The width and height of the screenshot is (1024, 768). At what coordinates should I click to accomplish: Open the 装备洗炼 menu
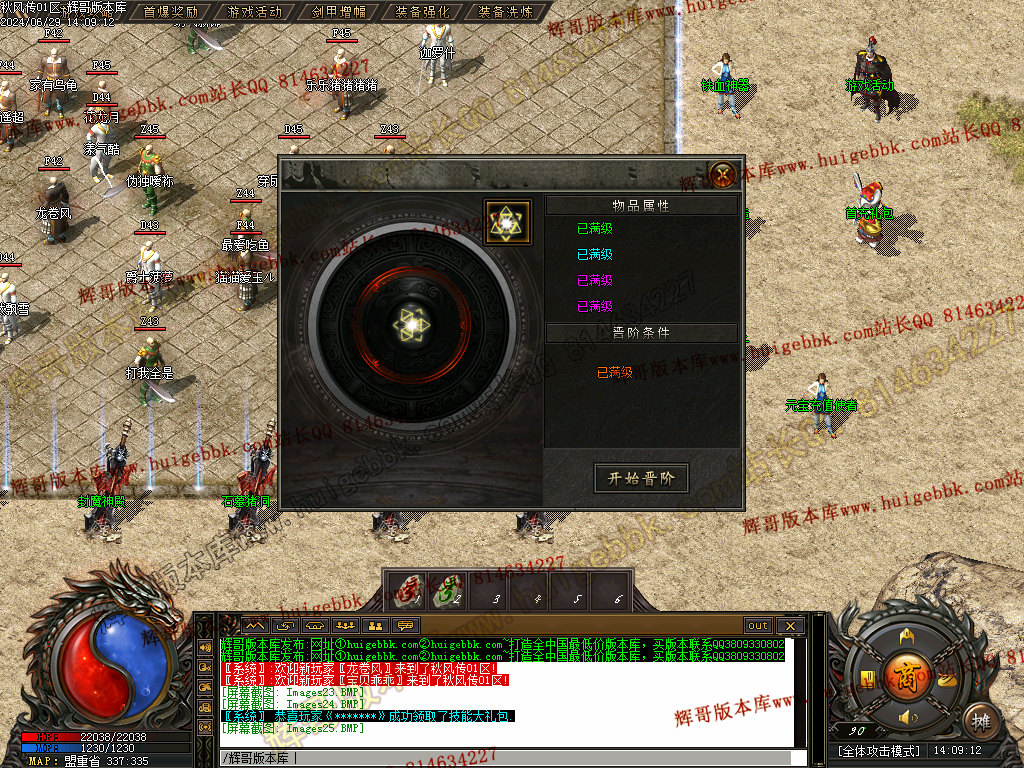(x=505, y=12)
